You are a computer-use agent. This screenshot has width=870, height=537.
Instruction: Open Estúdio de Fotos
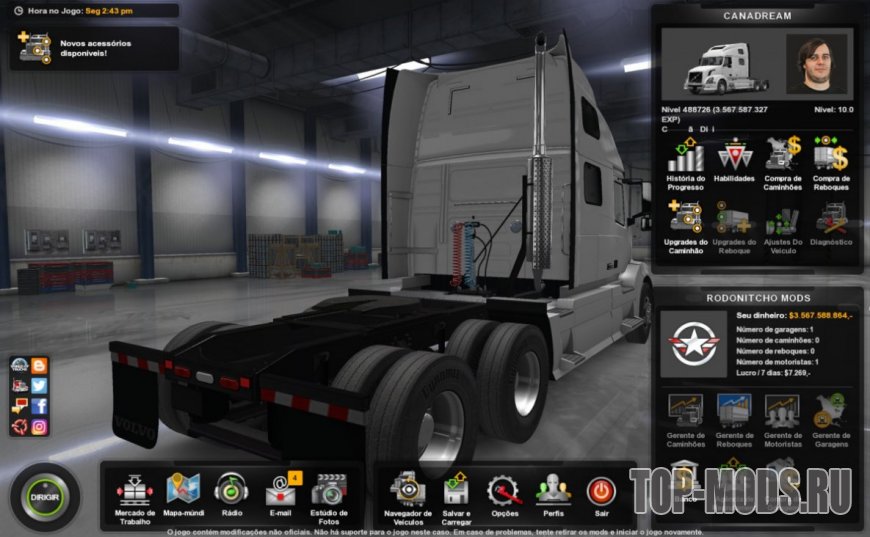329,494
